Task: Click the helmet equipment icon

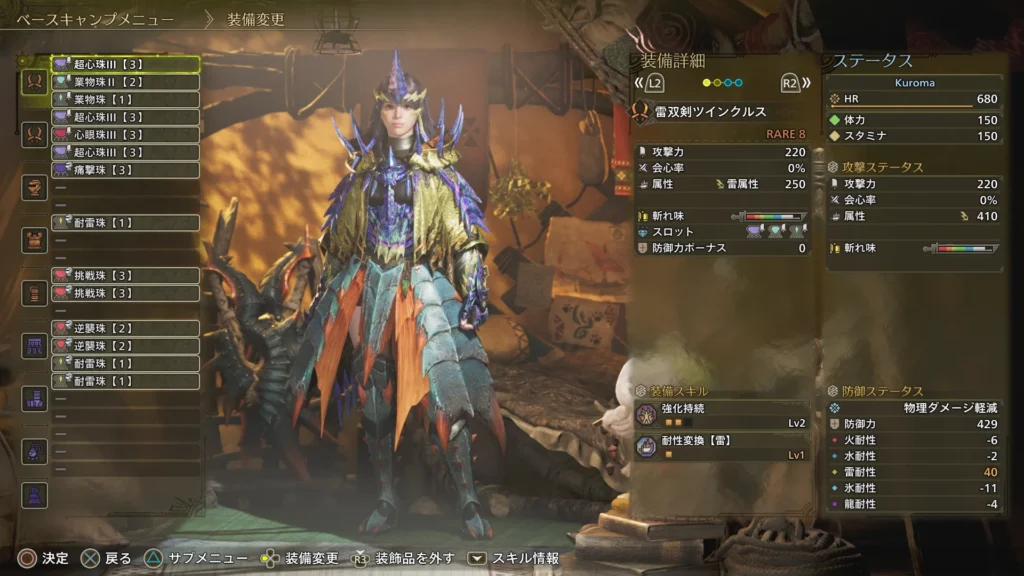Action: 35,187
